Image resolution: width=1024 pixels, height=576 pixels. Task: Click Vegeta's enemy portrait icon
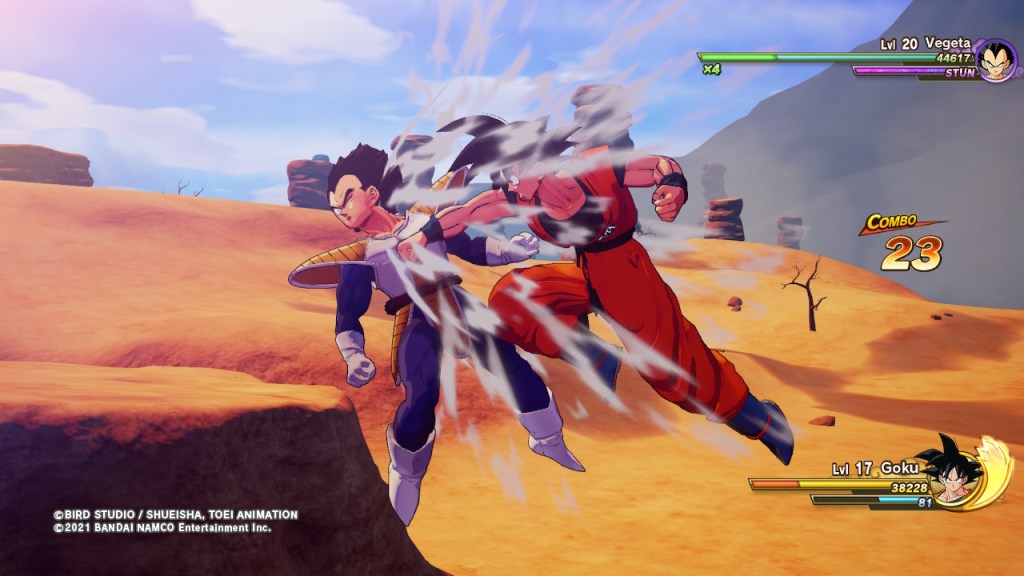pos(995,61)
